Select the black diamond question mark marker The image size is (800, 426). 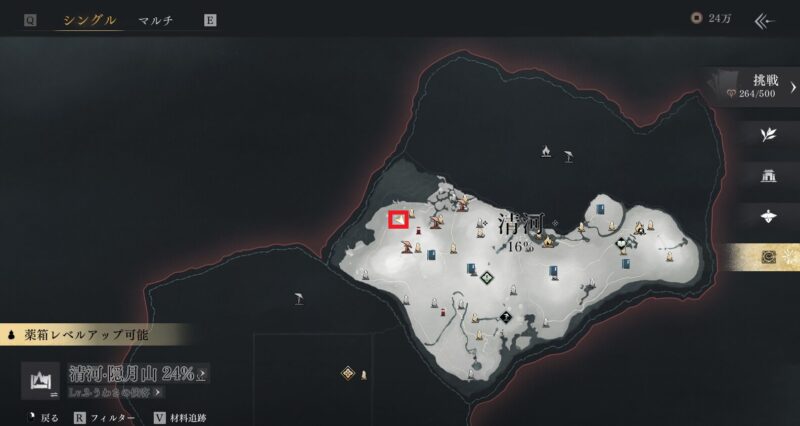[x=506, y=319]
